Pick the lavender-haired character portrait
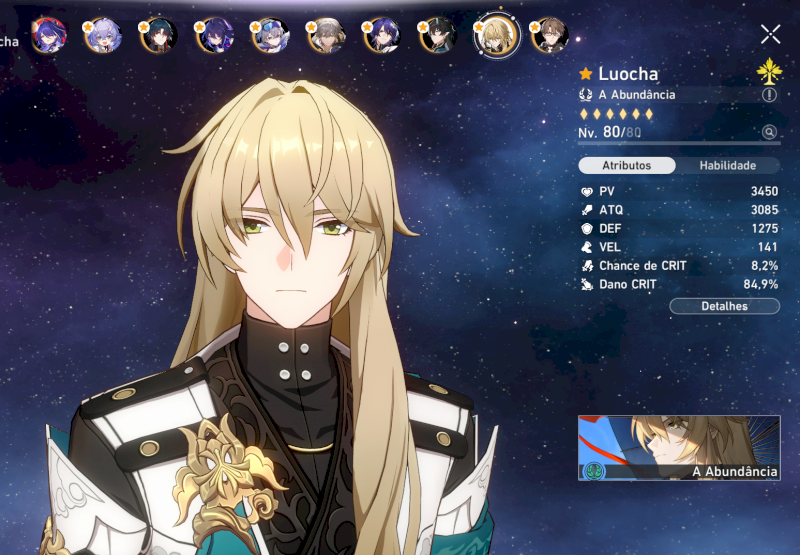Viewport: 800px width, 555px height. pyautogui.click(x=102, y=36)
